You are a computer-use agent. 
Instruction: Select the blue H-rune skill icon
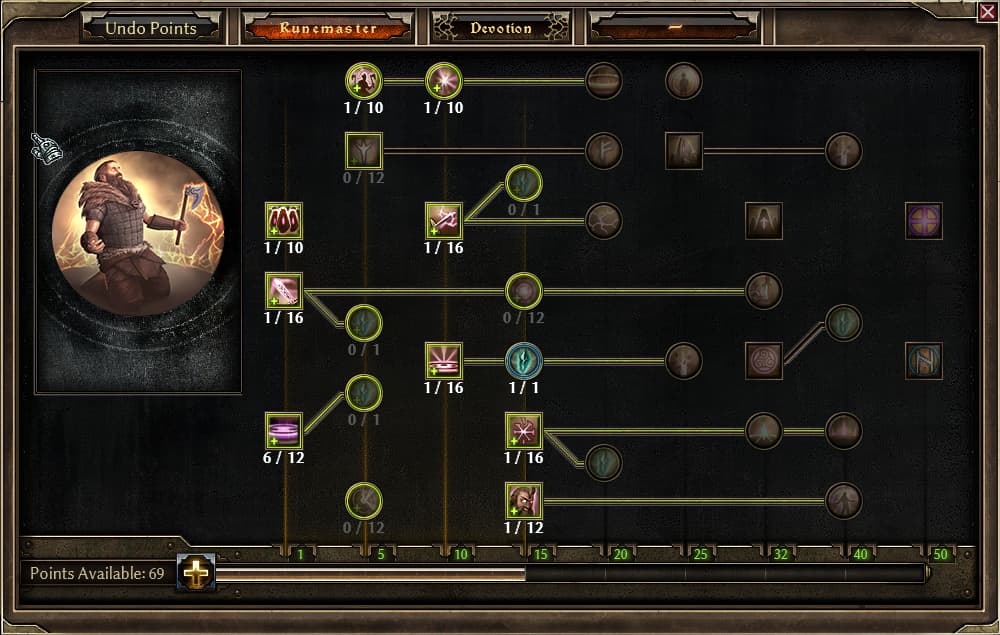click(923, 361)
